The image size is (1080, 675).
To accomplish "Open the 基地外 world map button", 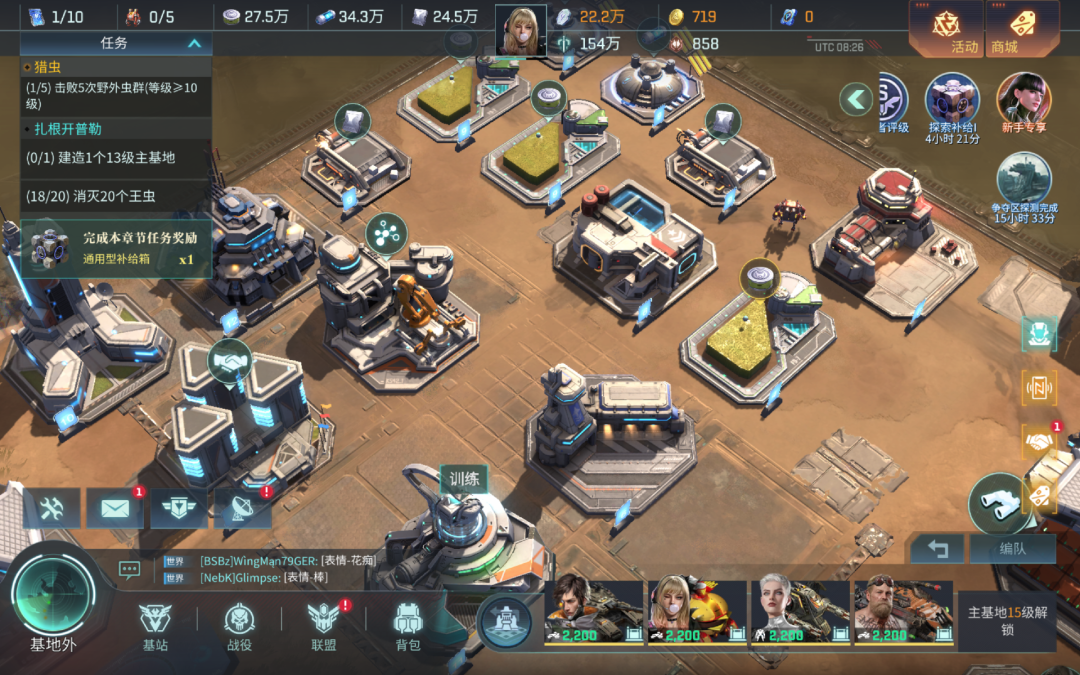I will click(x=52, y=600).
